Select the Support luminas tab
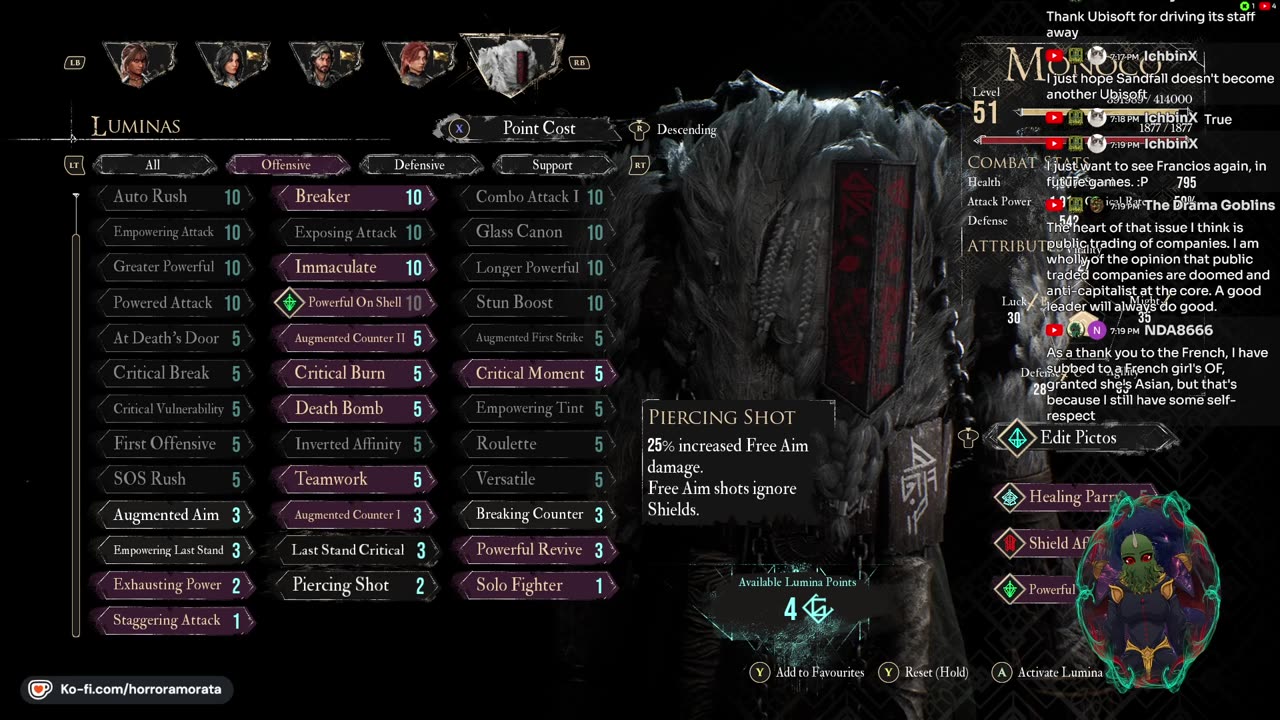 [x=552, y=165]
